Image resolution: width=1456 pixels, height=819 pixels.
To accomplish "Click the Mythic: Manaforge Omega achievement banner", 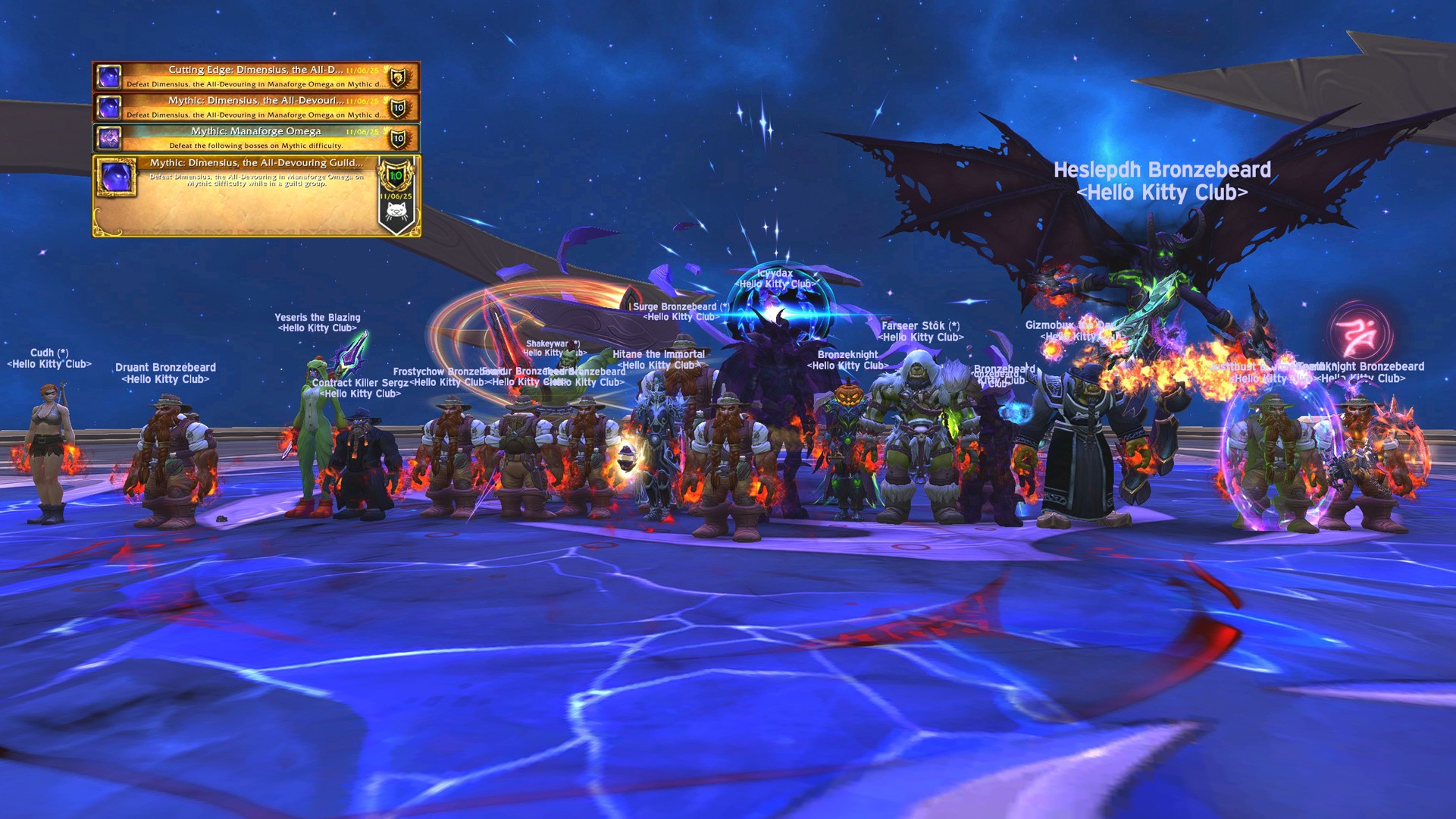I will tap(250, 136).
